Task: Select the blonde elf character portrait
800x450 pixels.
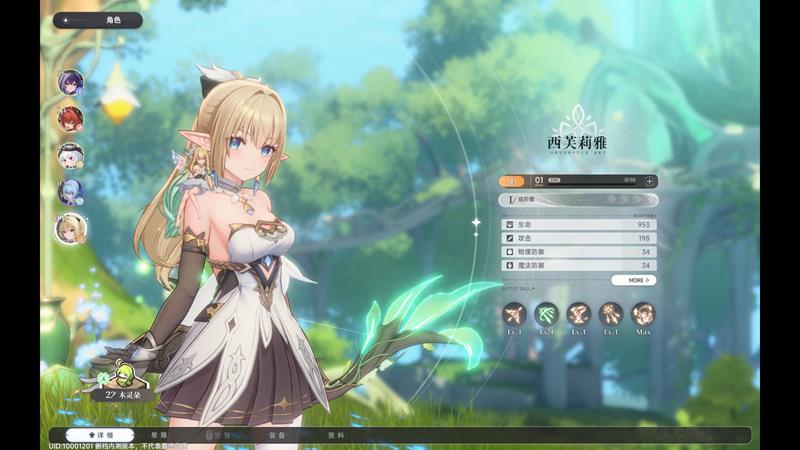Action: click(x=70, y=228)
